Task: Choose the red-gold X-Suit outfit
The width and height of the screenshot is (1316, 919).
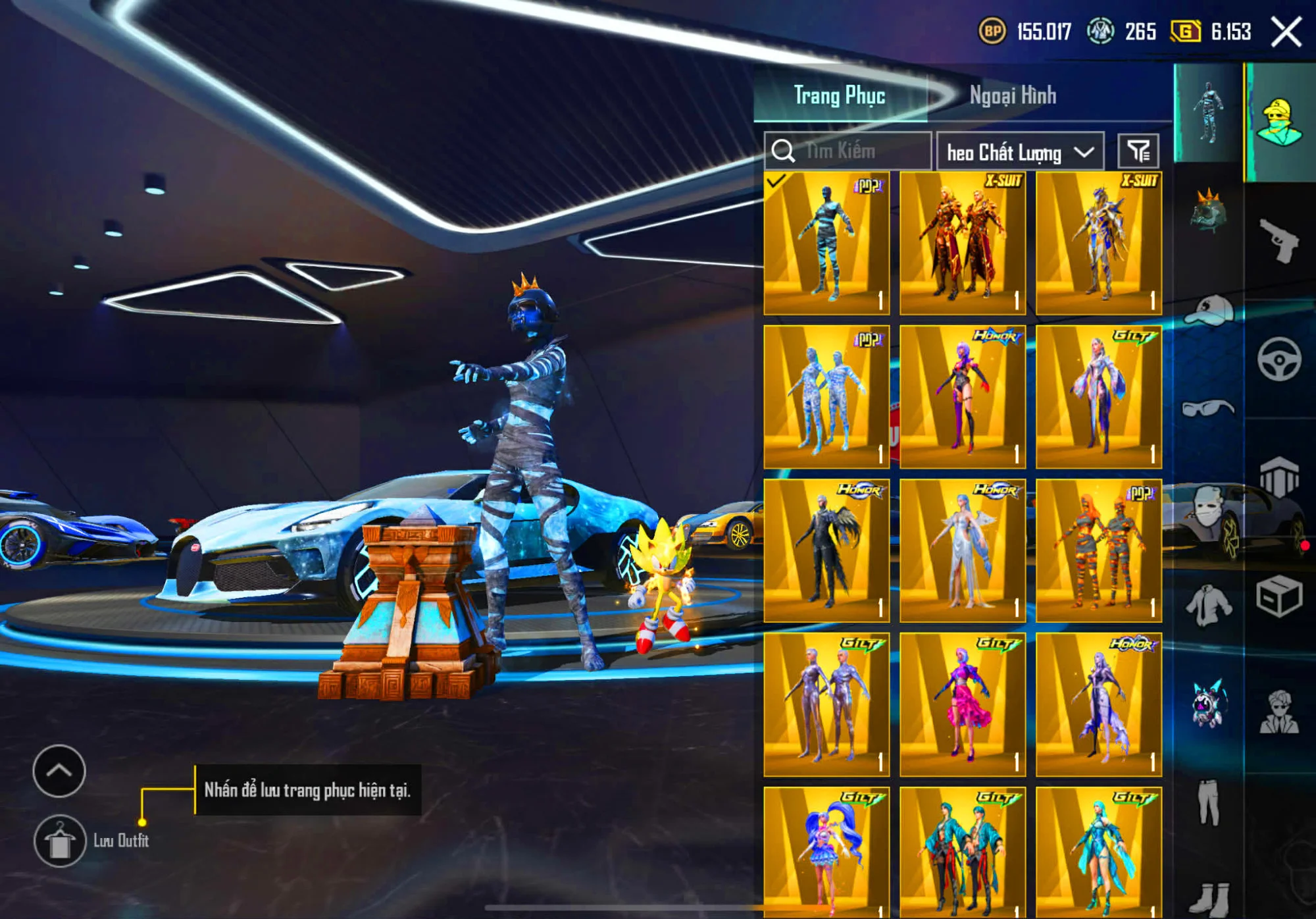Action: click(963, 244)
